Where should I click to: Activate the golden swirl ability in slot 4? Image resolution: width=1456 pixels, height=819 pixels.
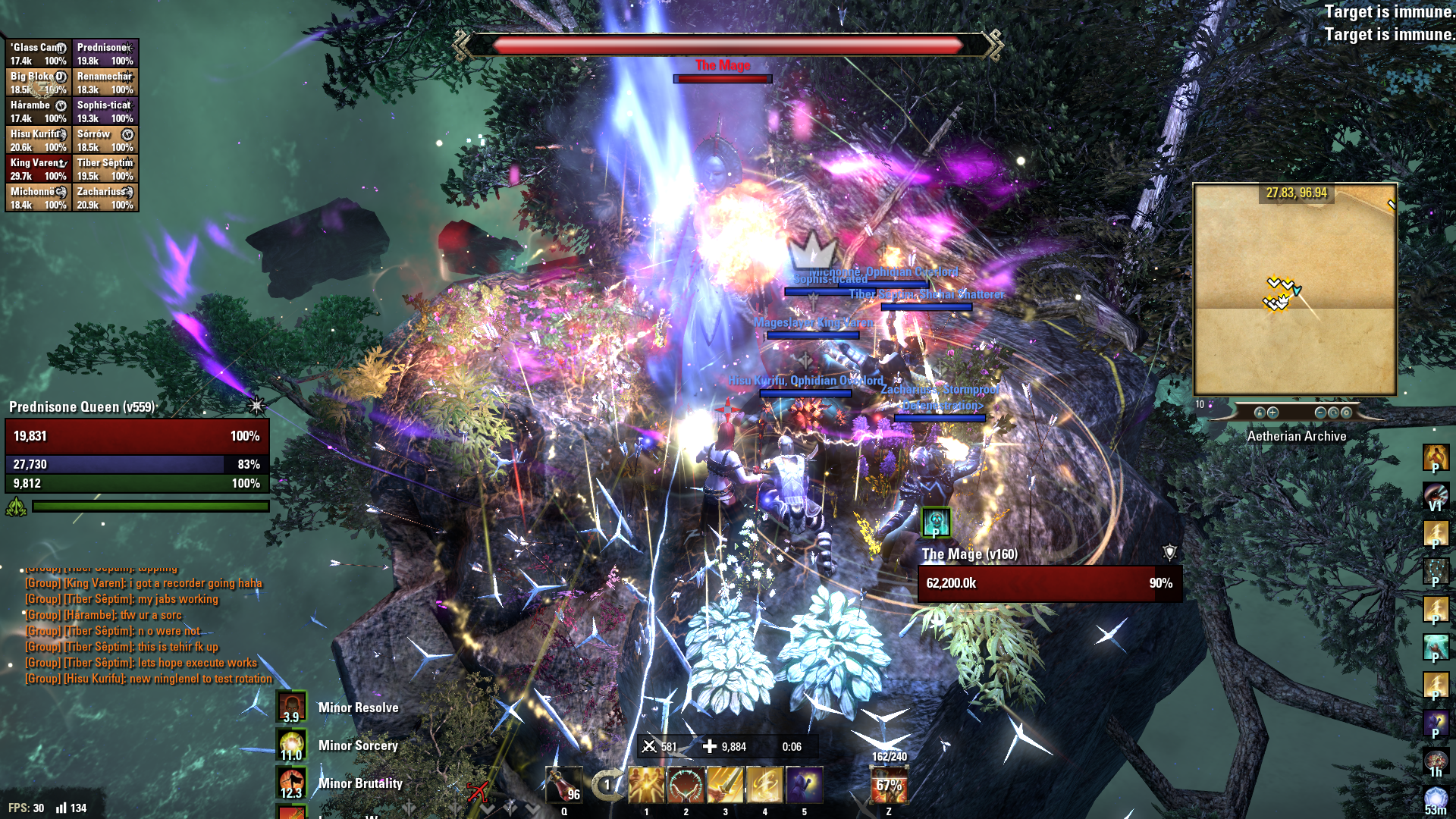pyautogui.click(x=764, y=786)
